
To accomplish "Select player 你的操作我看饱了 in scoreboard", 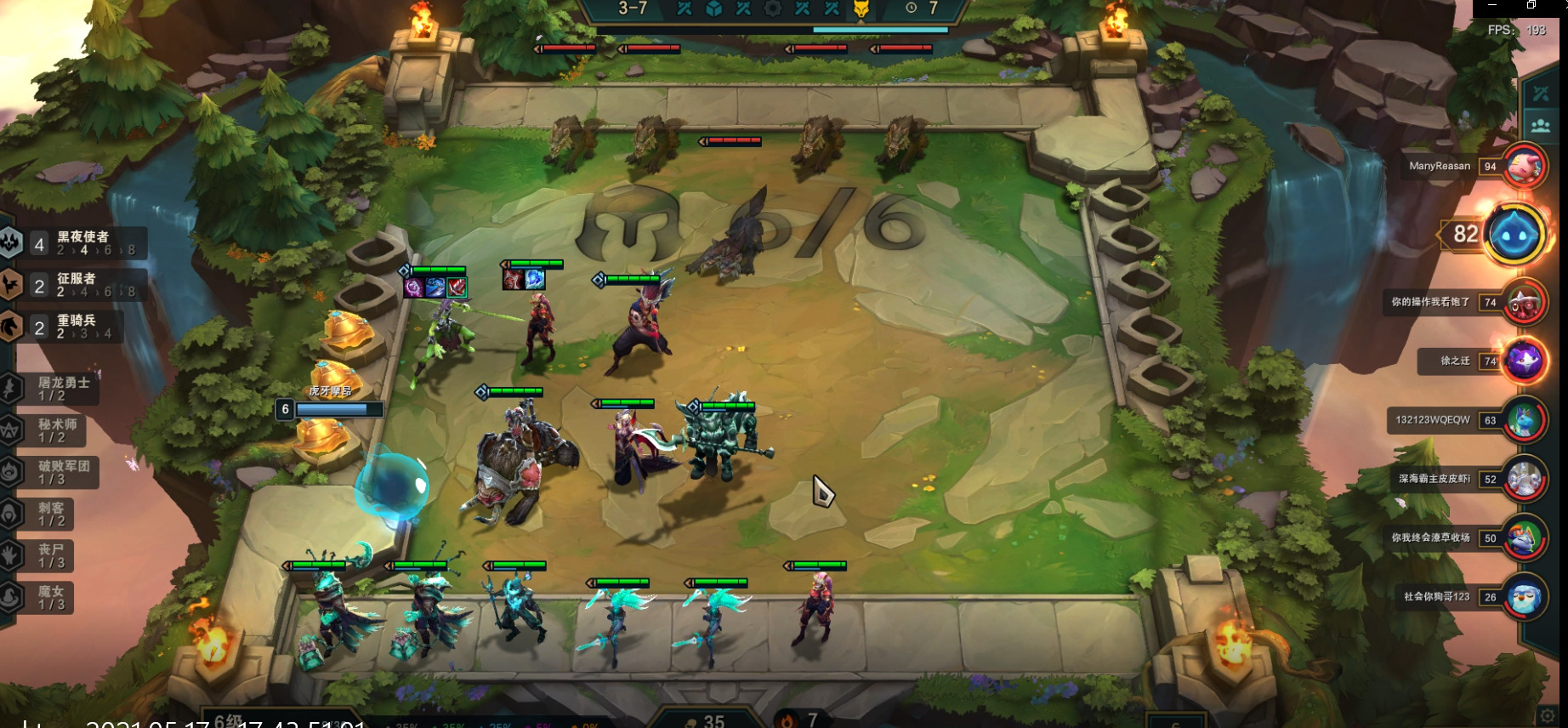I will pyautogui.click(x=1523, y=303).
